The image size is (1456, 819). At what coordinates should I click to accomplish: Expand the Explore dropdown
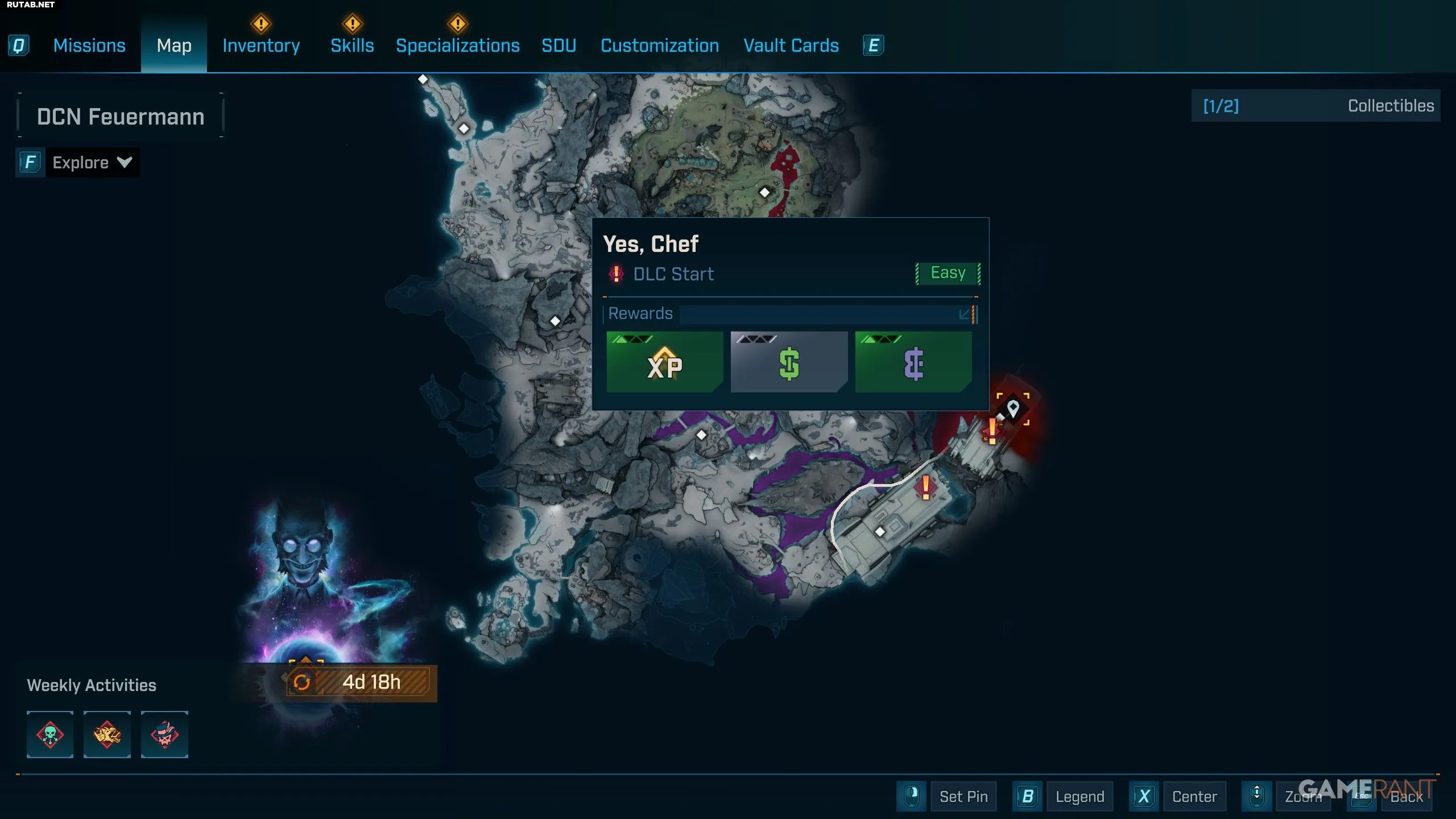click(x=92, y=163)
